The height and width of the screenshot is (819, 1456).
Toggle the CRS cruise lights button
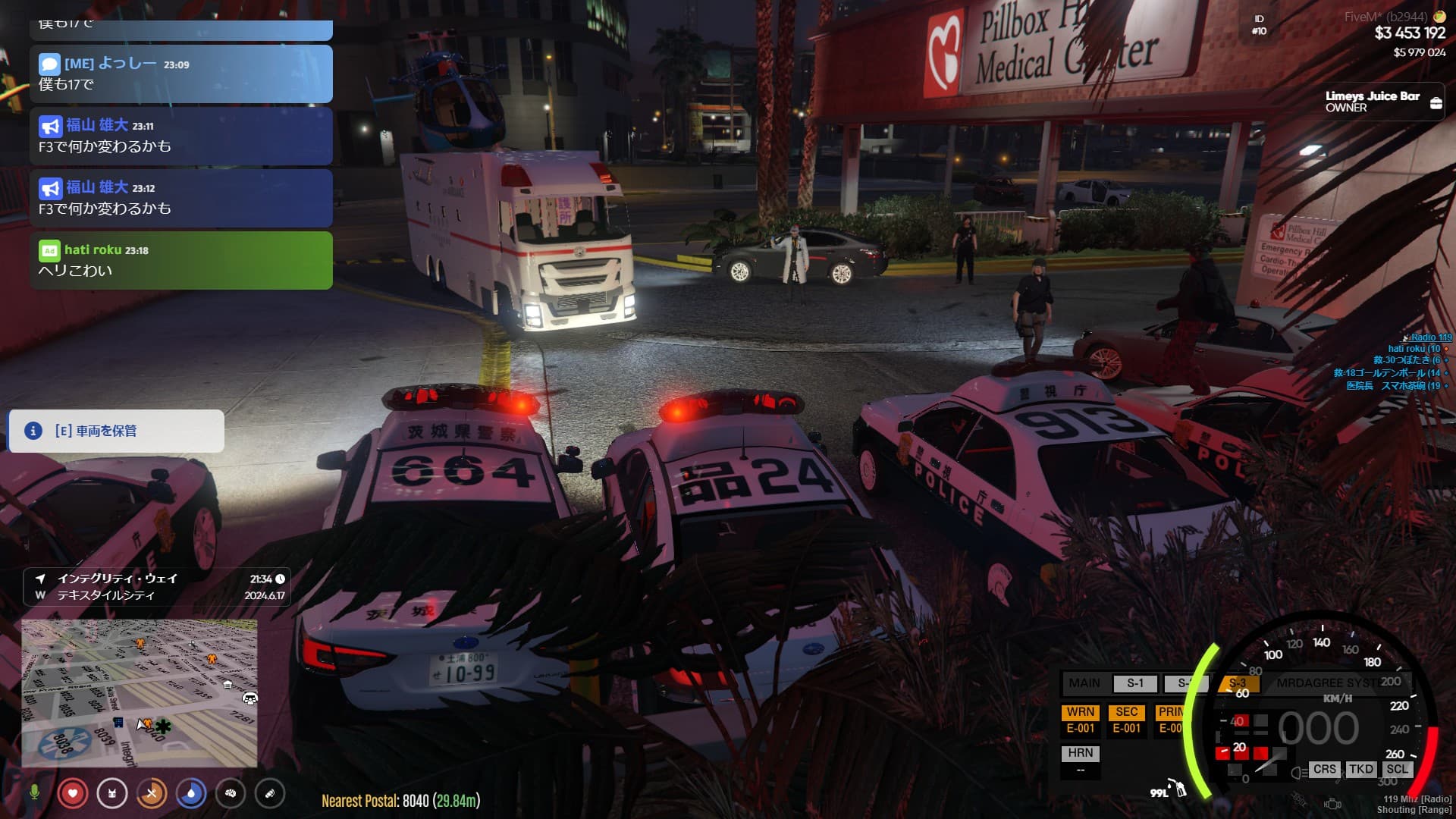(x=1324, y=769)
